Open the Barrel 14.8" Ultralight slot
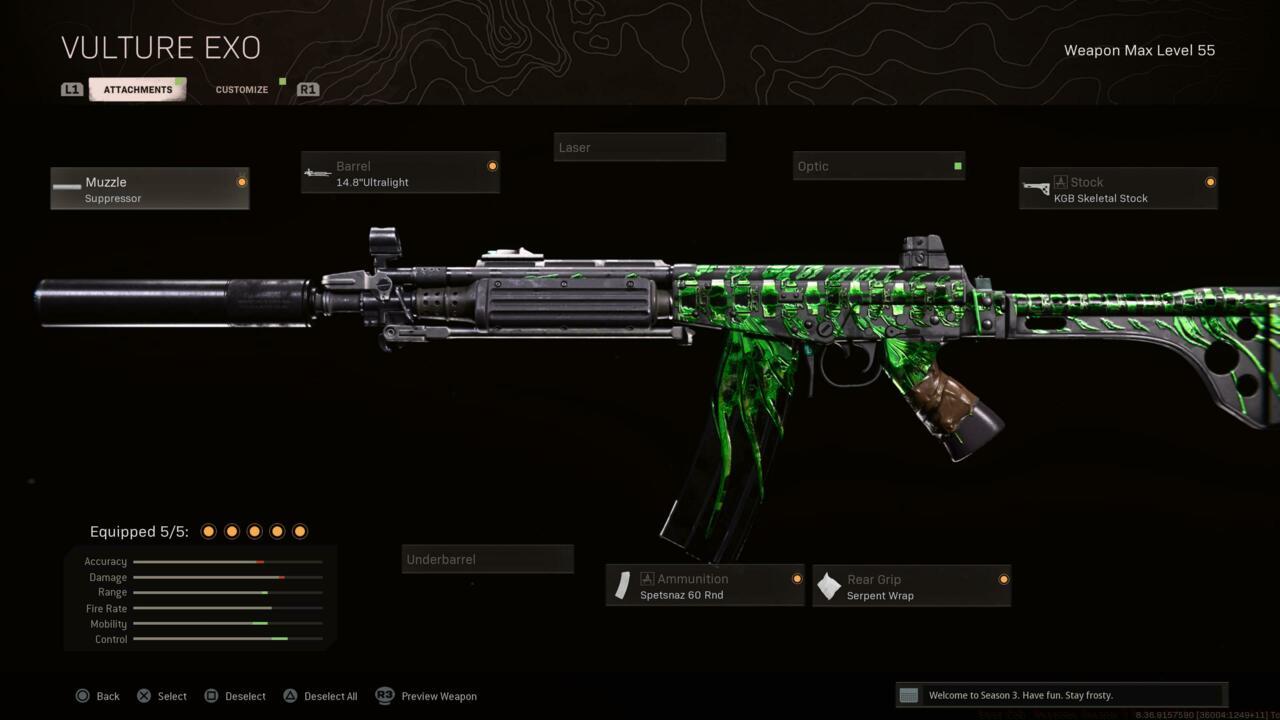 coord(400,173)
